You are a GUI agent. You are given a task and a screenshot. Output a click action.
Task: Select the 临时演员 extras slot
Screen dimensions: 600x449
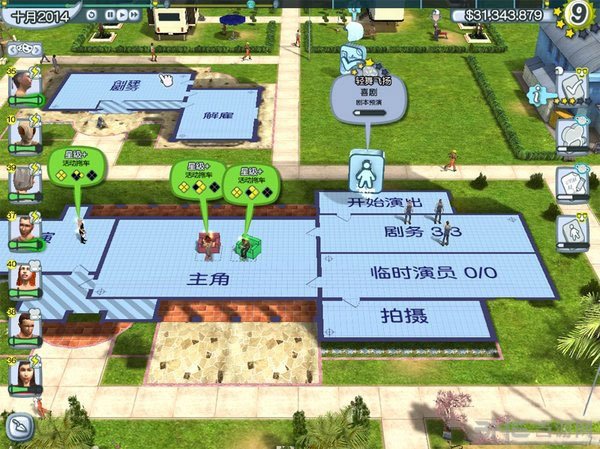coord(433,273)
